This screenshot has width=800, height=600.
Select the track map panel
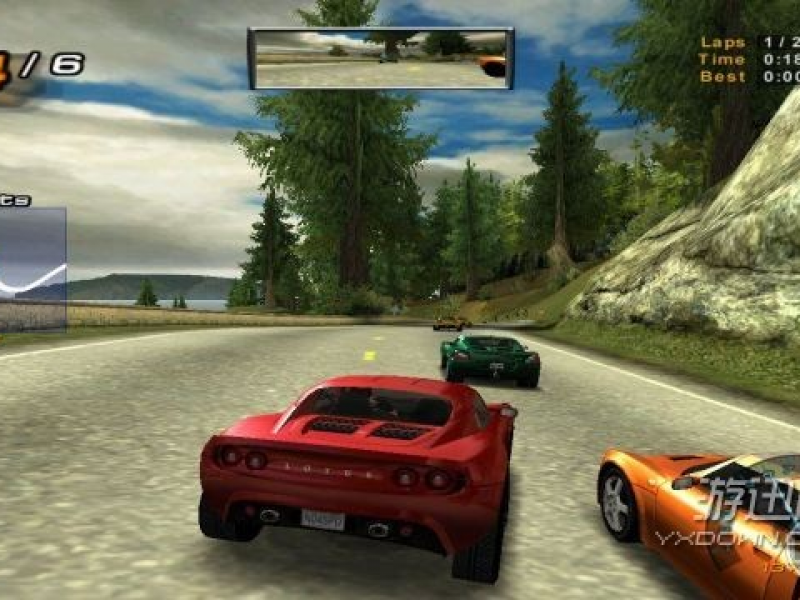pyautogui.click(x=32, y=269)
